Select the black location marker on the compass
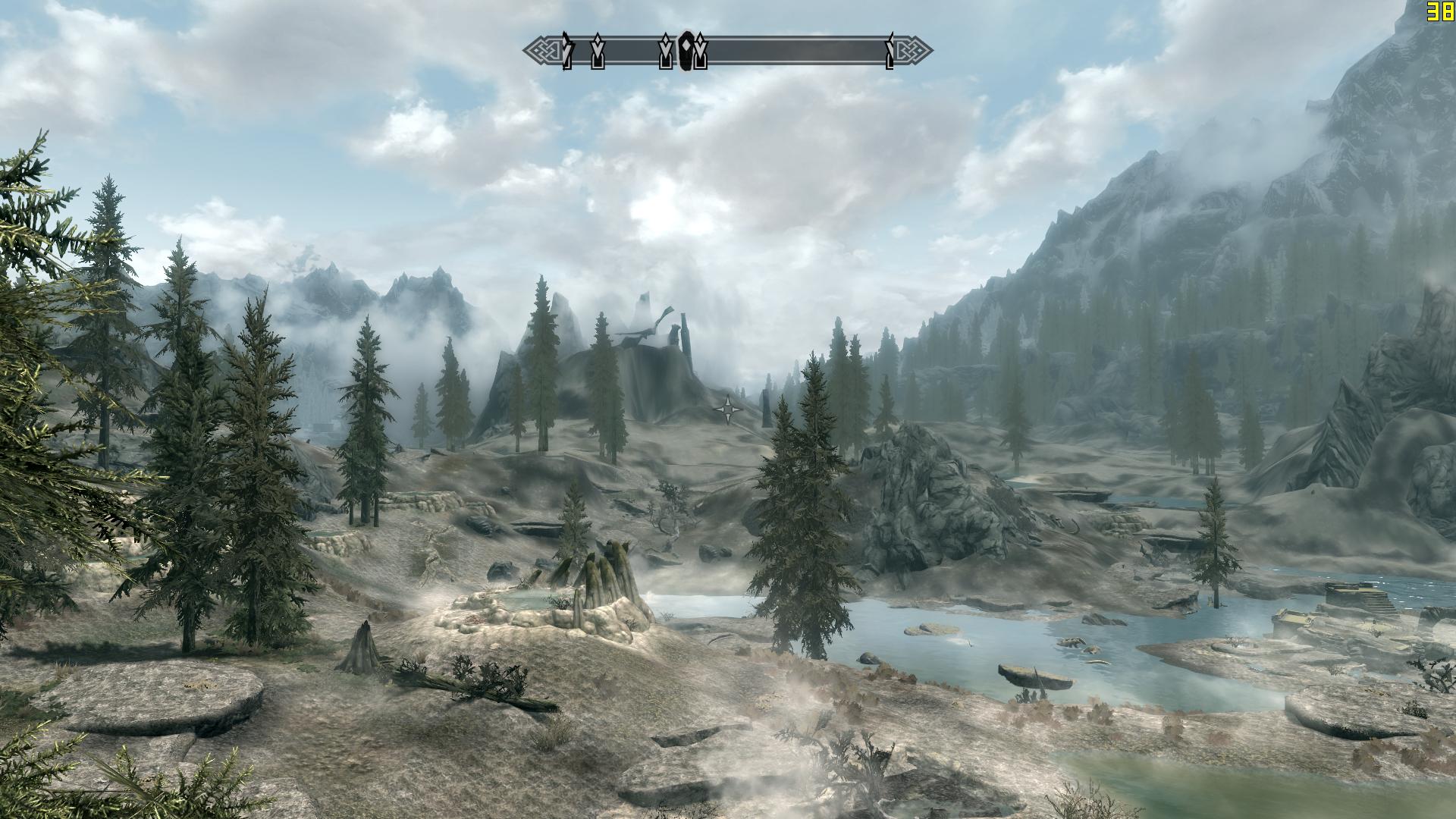Image resolution: width=1456 pixels, height=819 pixels. click(687, 52)
